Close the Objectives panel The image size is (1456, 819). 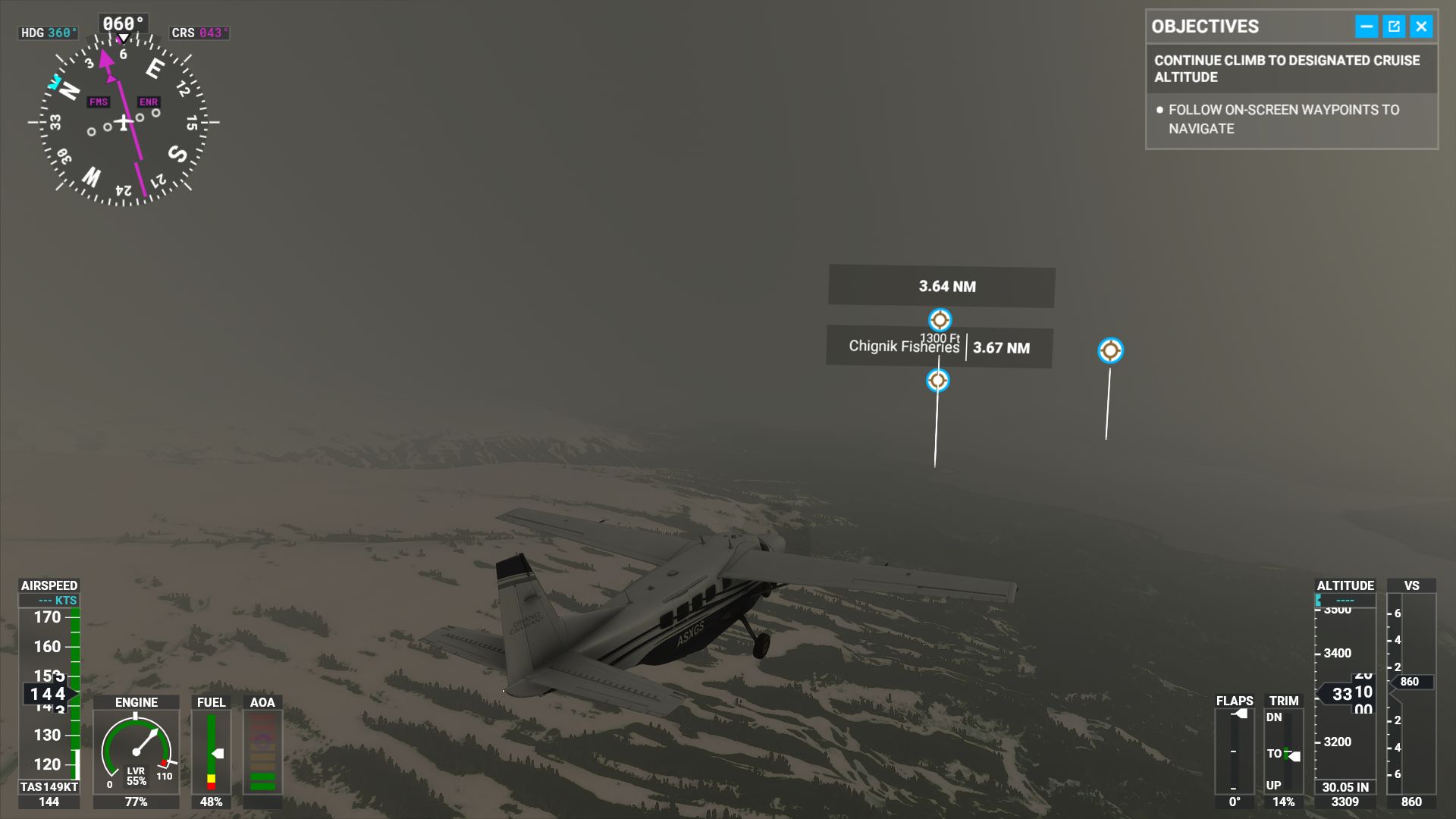[x=1421, y=27]
